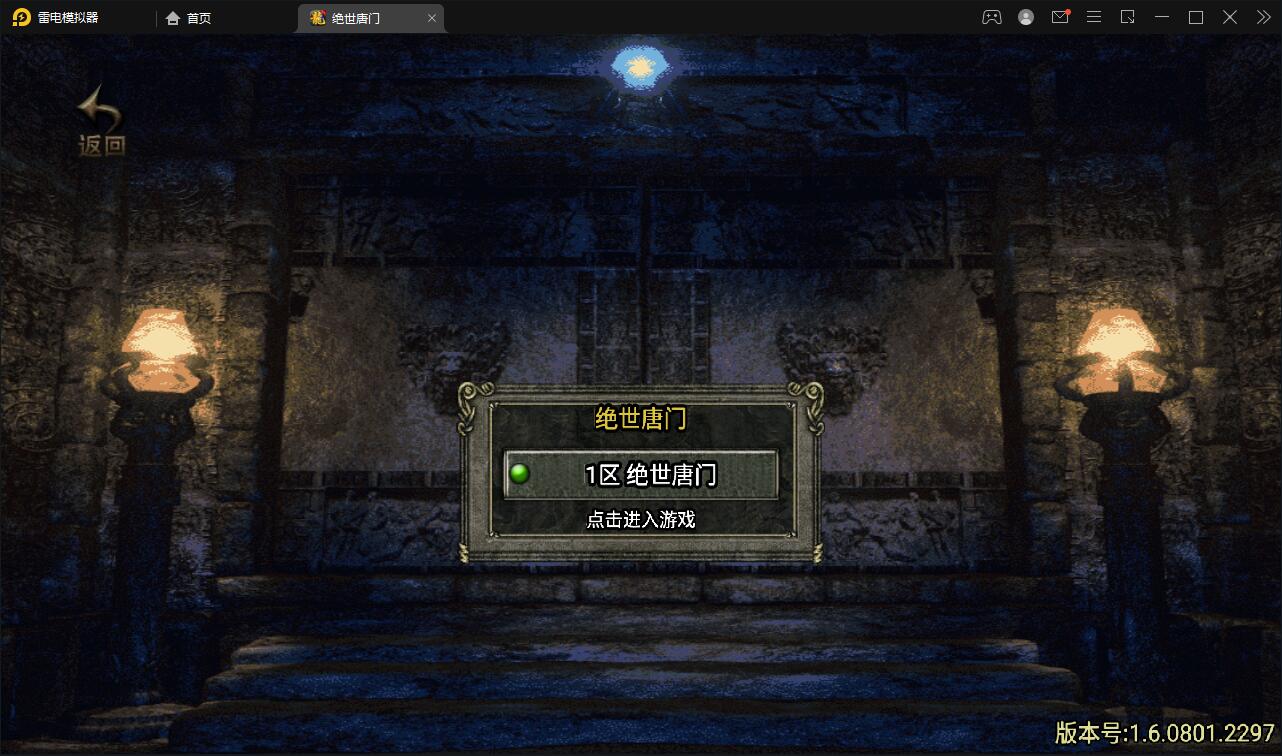Click the glowing blue gem emblem
The image size is (1282, 756).
coord(639,66)
